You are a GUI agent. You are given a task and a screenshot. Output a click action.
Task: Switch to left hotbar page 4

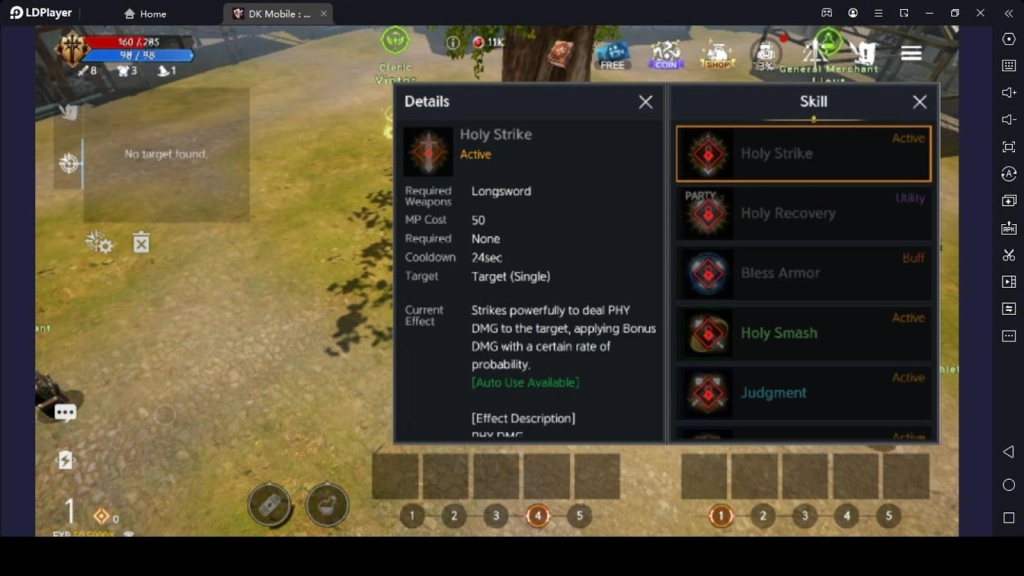pyautogui.click(x=537, y=516)
